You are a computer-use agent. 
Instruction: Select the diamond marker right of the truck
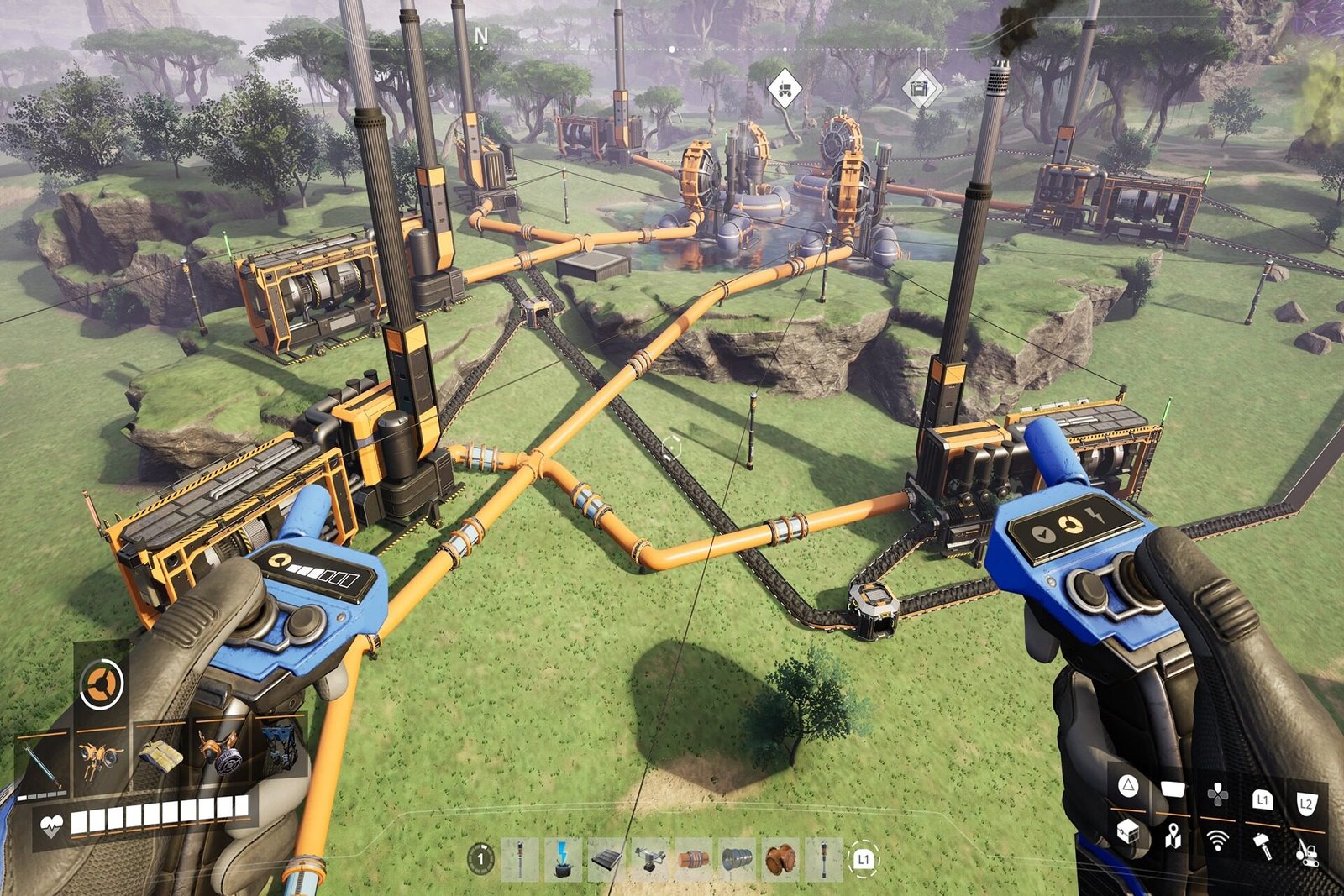click(x=921, y=87)
